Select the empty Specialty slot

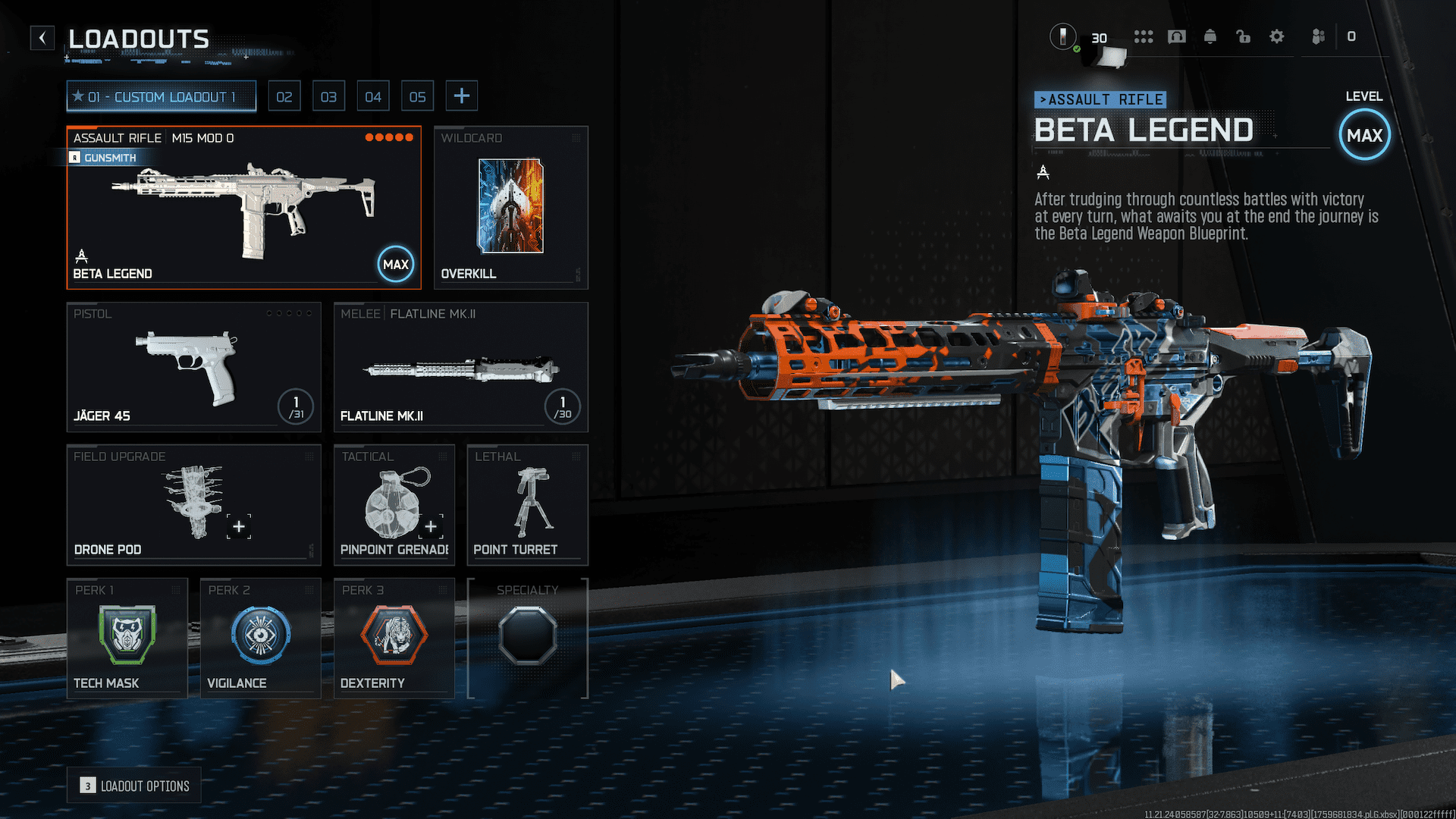pyautogui.click(x=527, y=638)
